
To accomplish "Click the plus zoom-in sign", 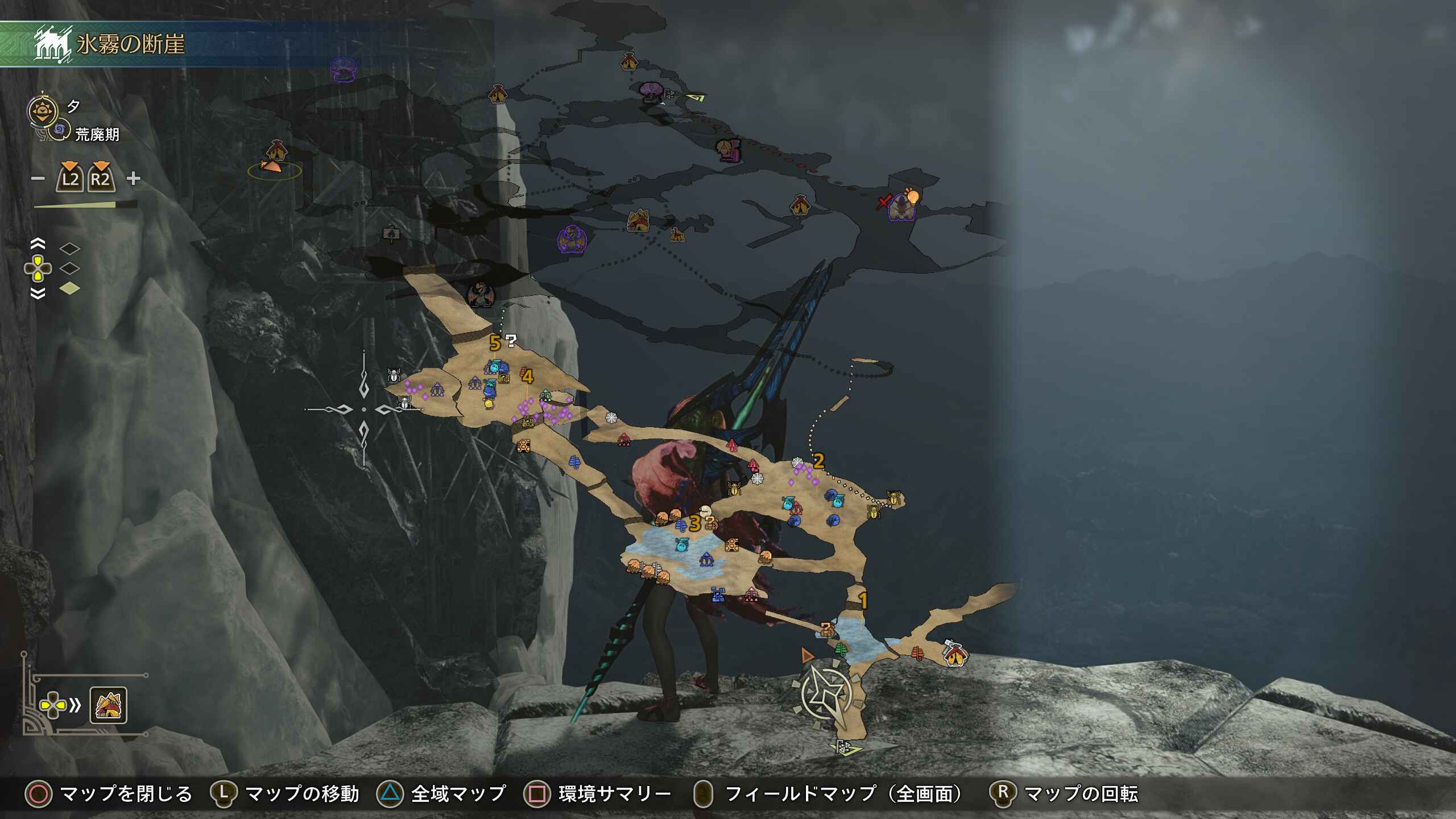I will click(x=134, y=179).
